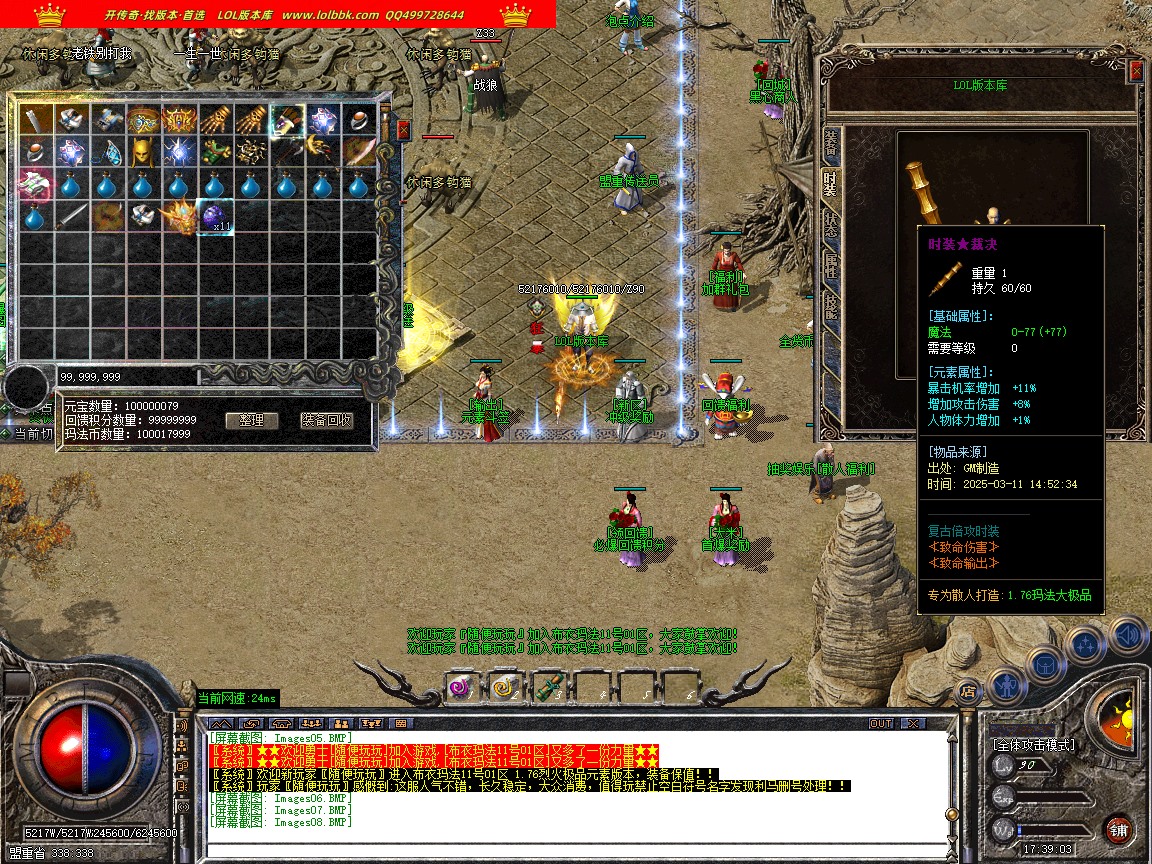This screenshot has height=864, width=1152.
Task: Click the OUT button above the chat
Action: click(881, 723)
